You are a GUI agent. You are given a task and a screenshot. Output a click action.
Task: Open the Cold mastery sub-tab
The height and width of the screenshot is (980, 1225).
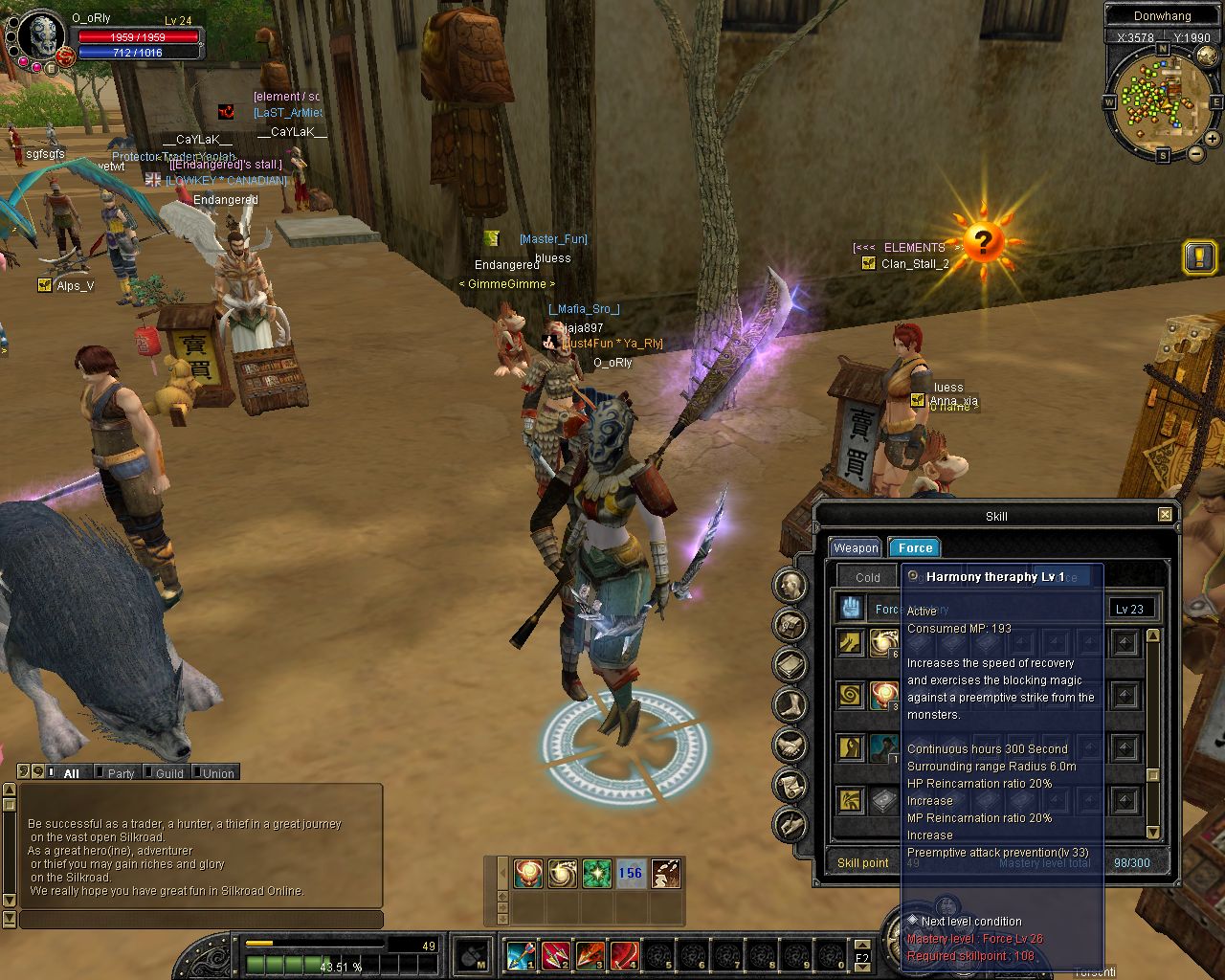(867, 577)
